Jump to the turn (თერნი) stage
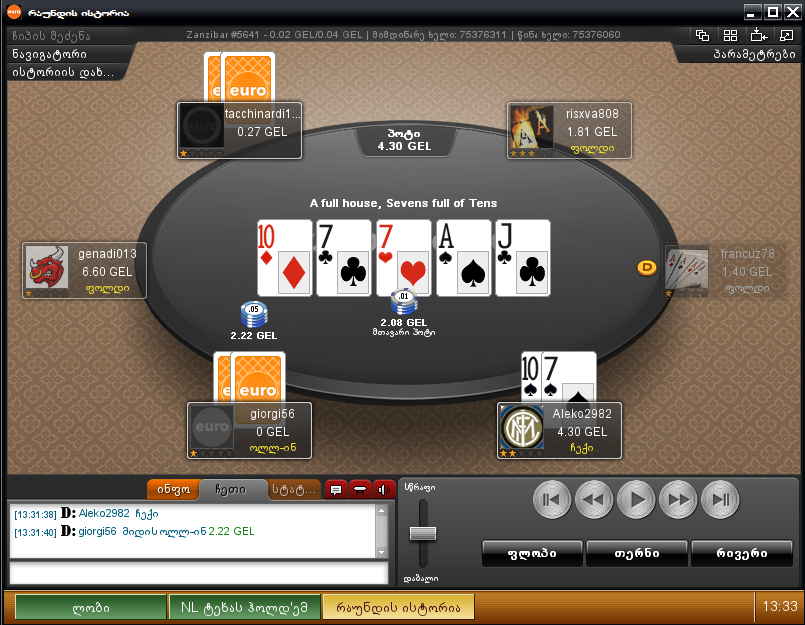Screen dimensions: 805x625 pyautogui.click(x=636, y=552)
